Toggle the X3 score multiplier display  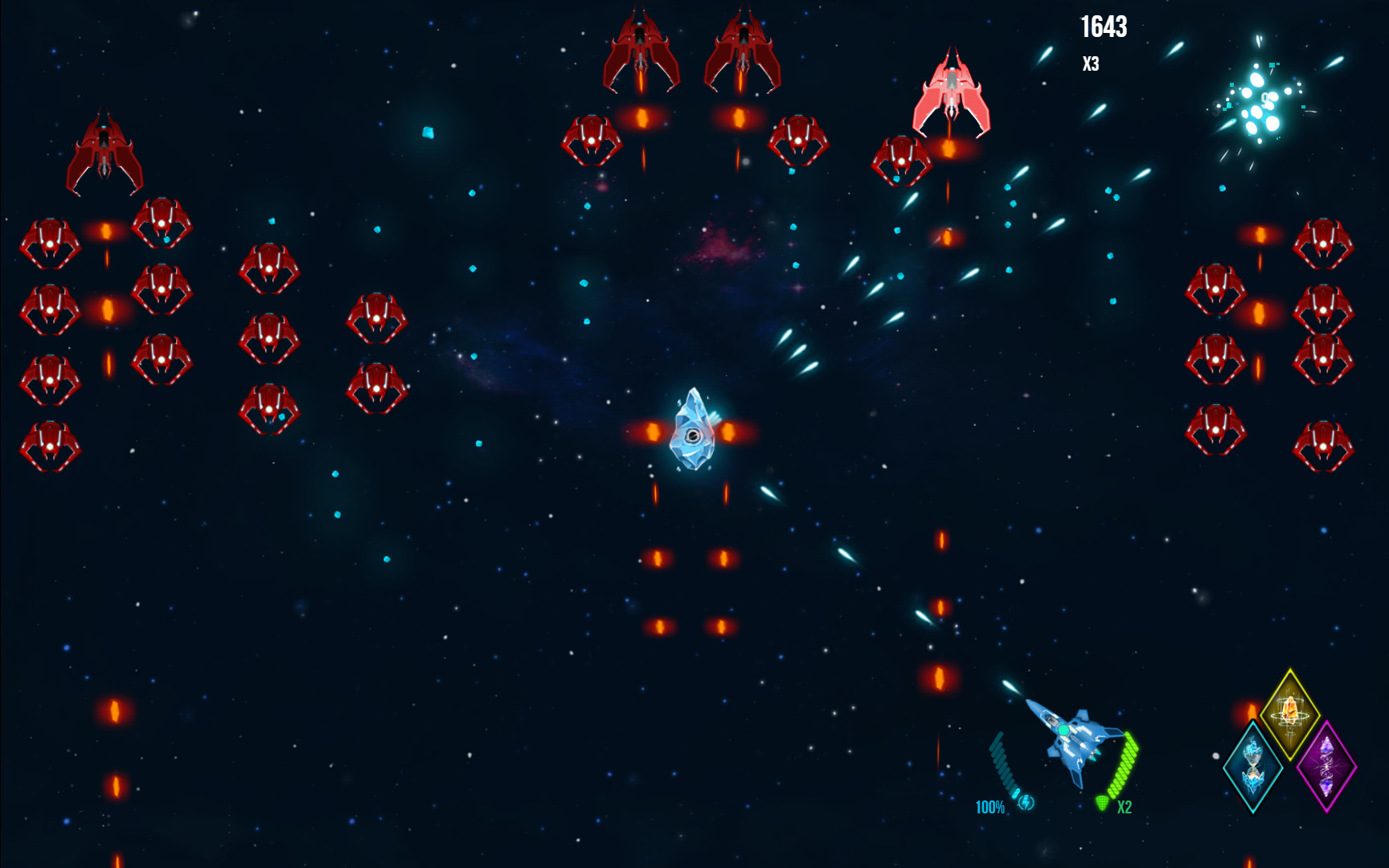click(1092, 65)
